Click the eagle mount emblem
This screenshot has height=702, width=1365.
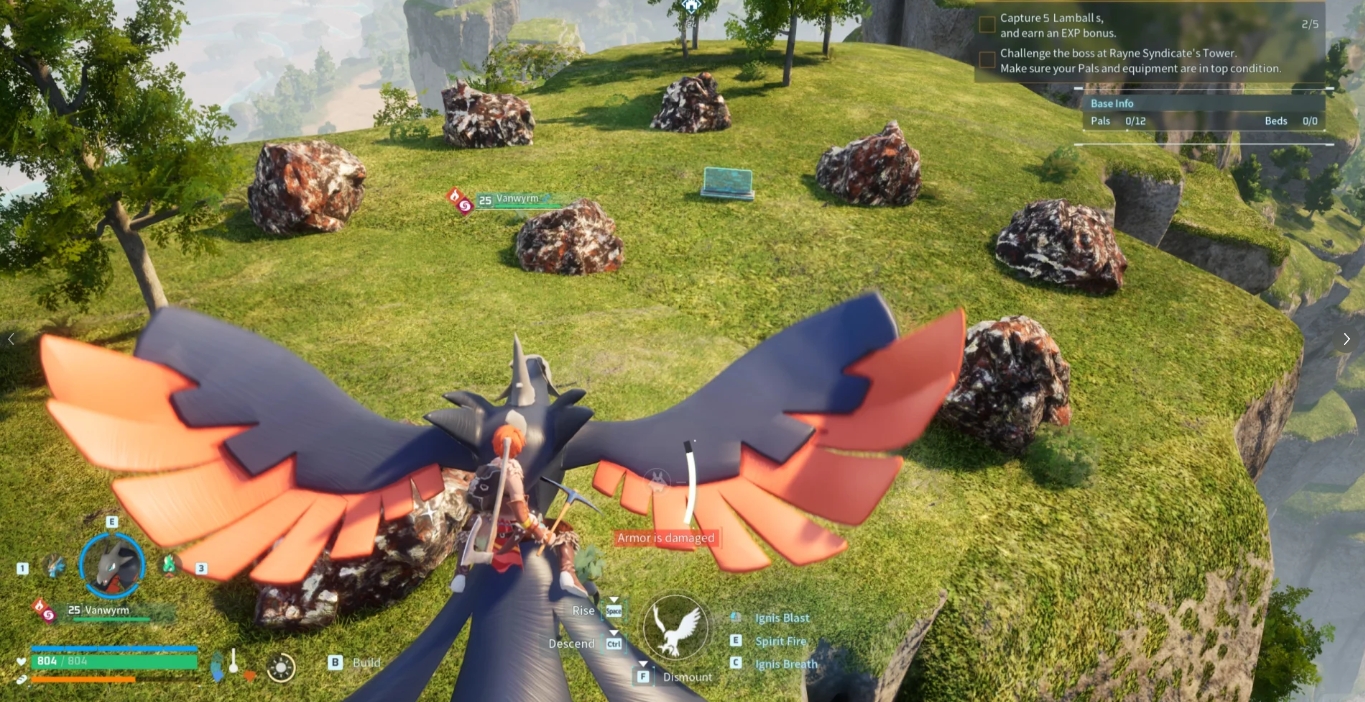[675, 627]
